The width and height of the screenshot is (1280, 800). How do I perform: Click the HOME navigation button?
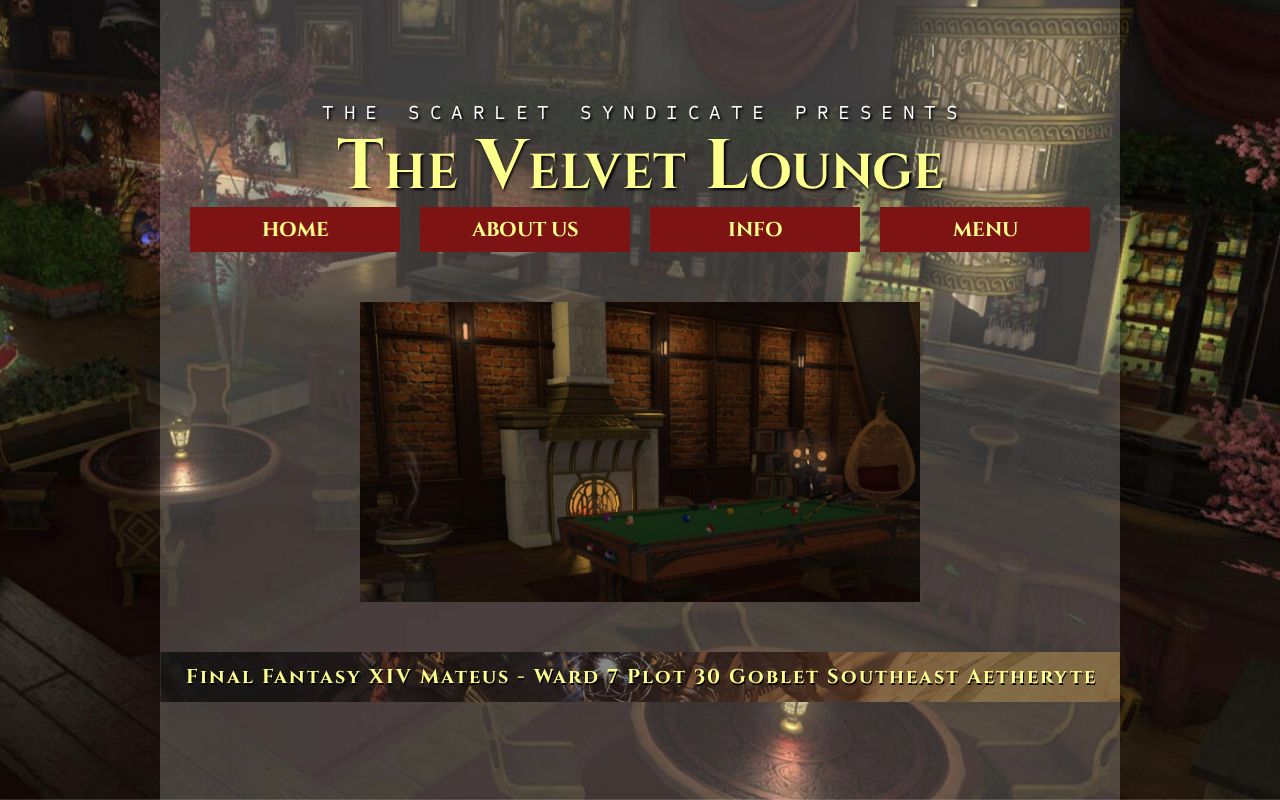point(295,229)
